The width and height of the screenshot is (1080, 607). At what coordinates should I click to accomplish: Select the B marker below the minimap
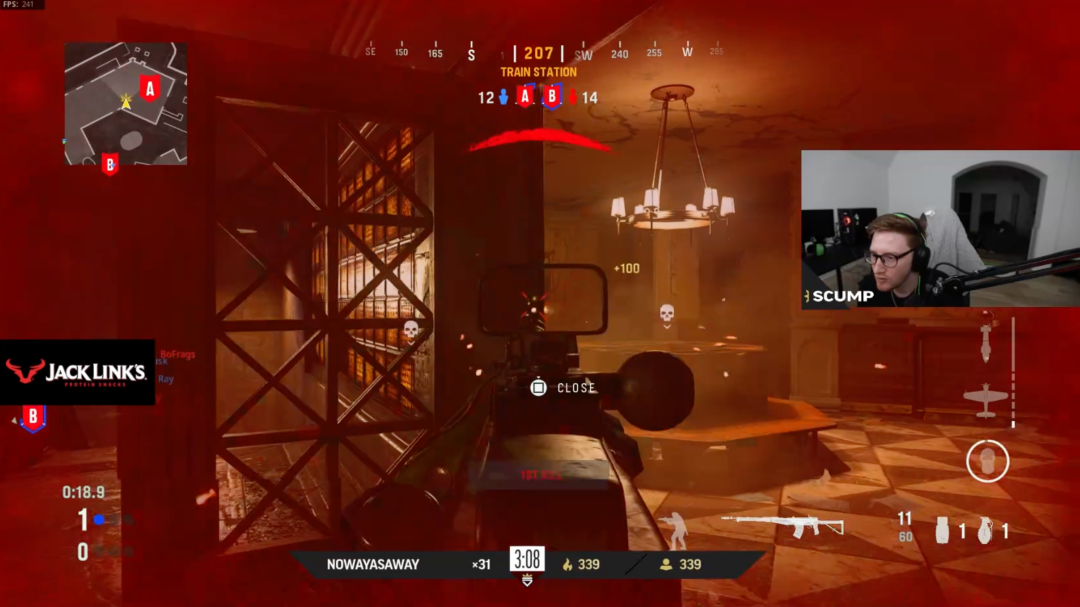[110, 164]
